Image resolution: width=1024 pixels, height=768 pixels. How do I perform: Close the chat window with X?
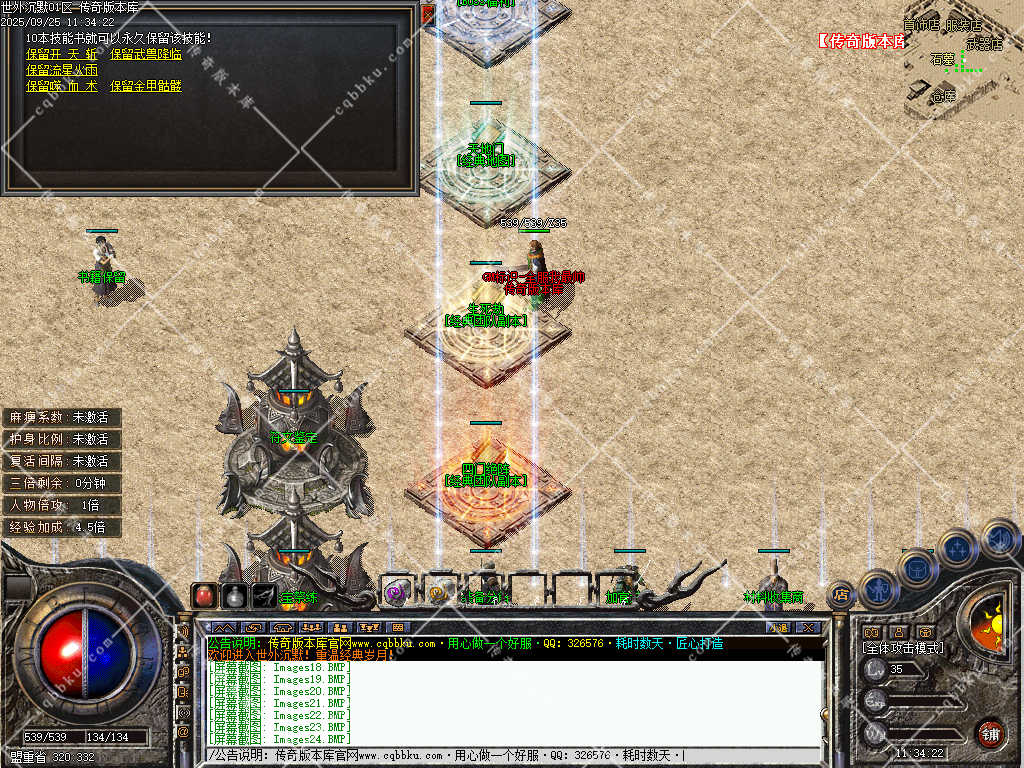(808, 627)
